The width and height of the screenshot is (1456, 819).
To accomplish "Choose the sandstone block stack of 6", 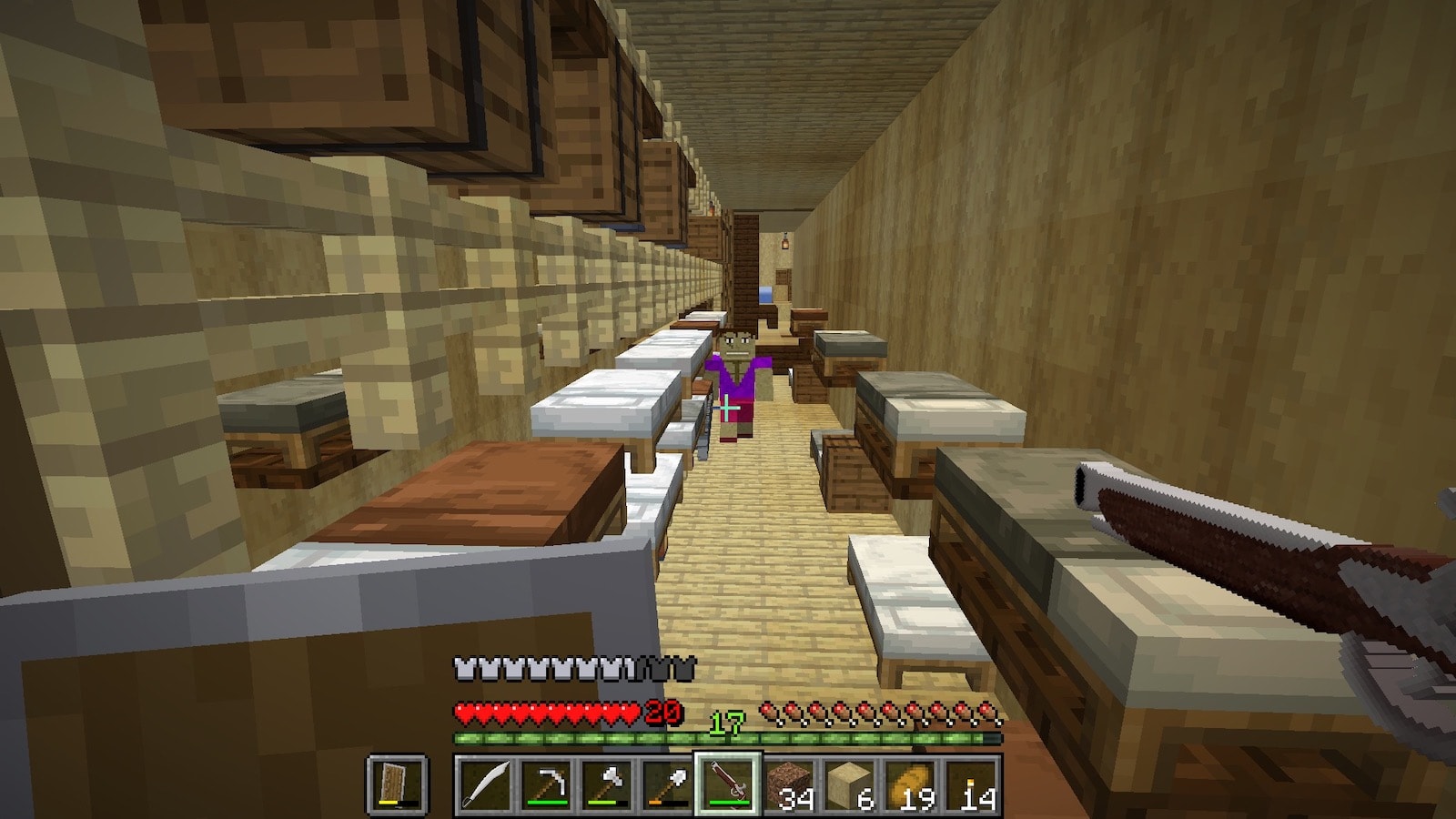I will point(850,784).
